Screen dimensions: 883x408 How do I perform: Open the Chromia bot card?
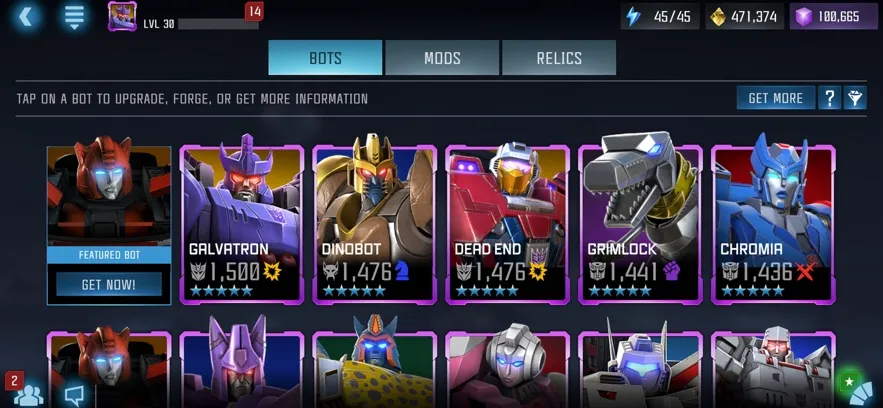pyautogui.click(x=773, y=224)
